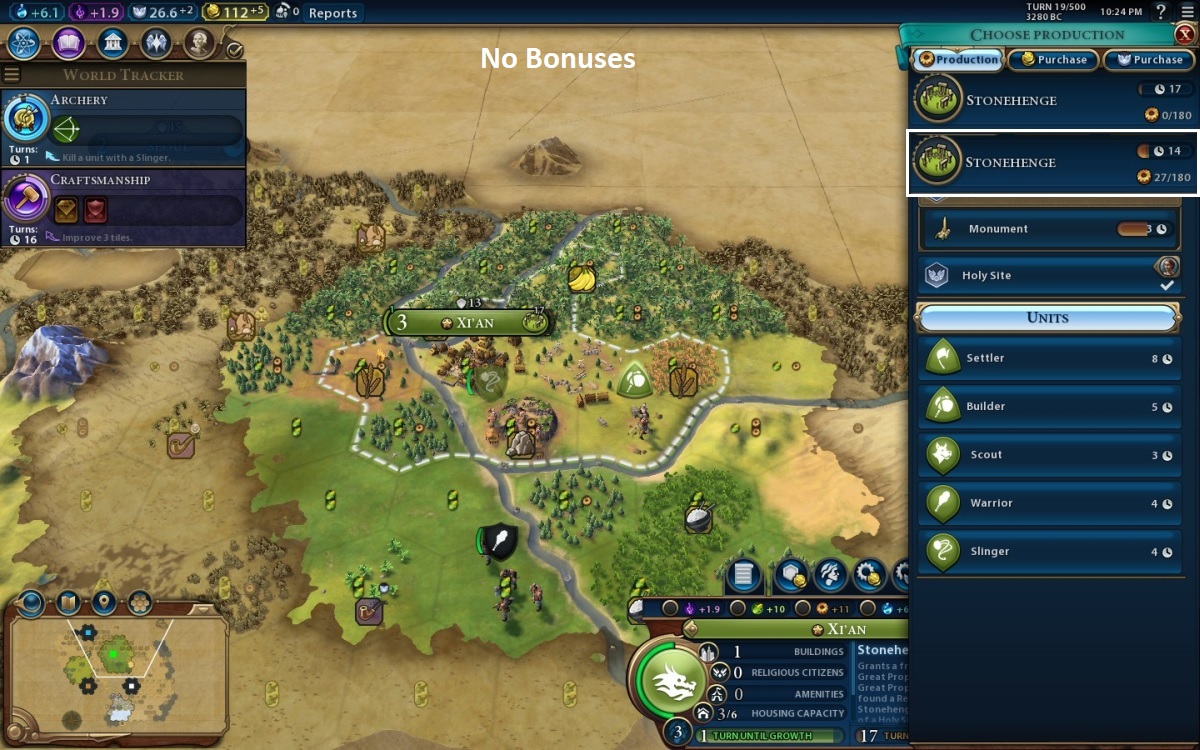The height and width of the screenshot is (750, 1200).
Task: Collapse the Units section header
Action: pos(1047,318)
